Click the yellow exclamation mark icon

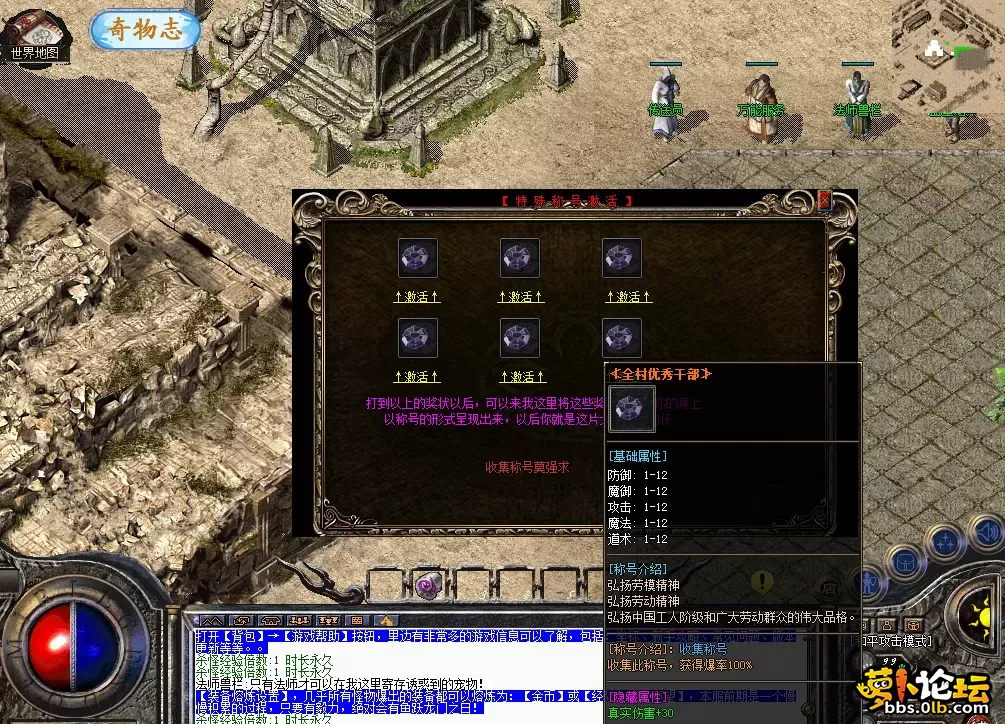tap(763, 582)
